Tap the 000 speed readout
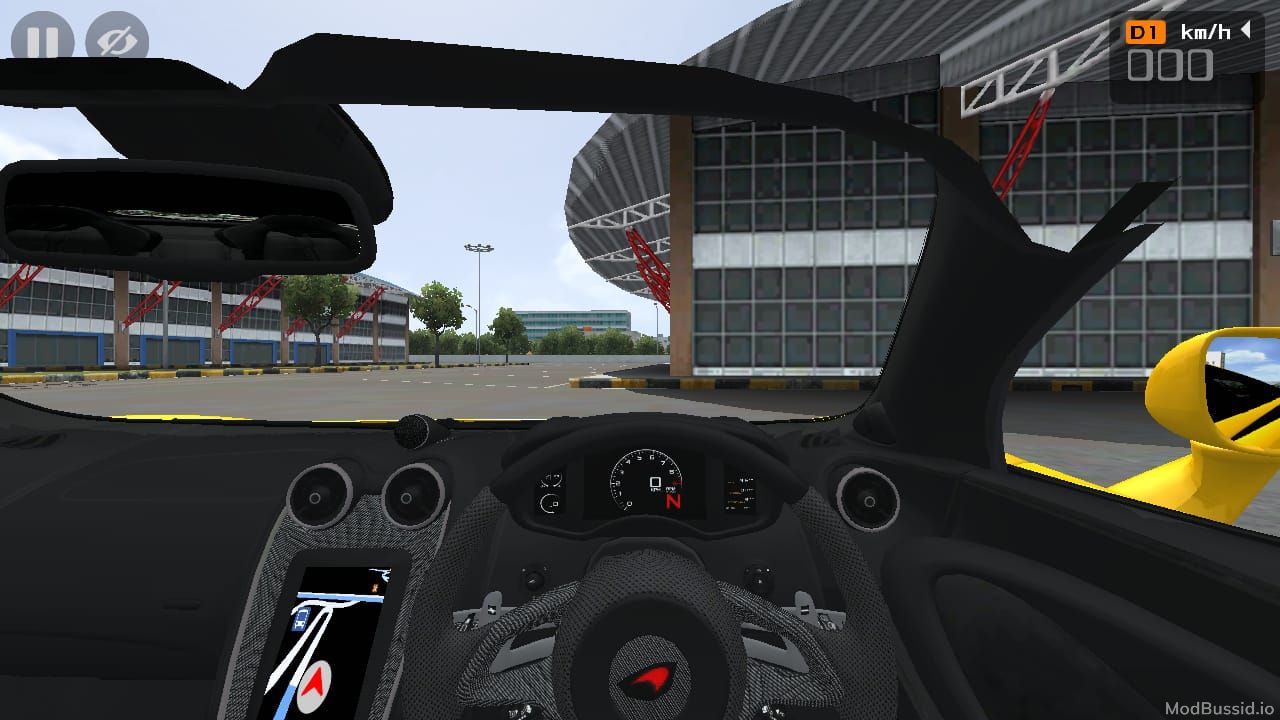This screenshot has height=720, width=1280. [1172, 65]
